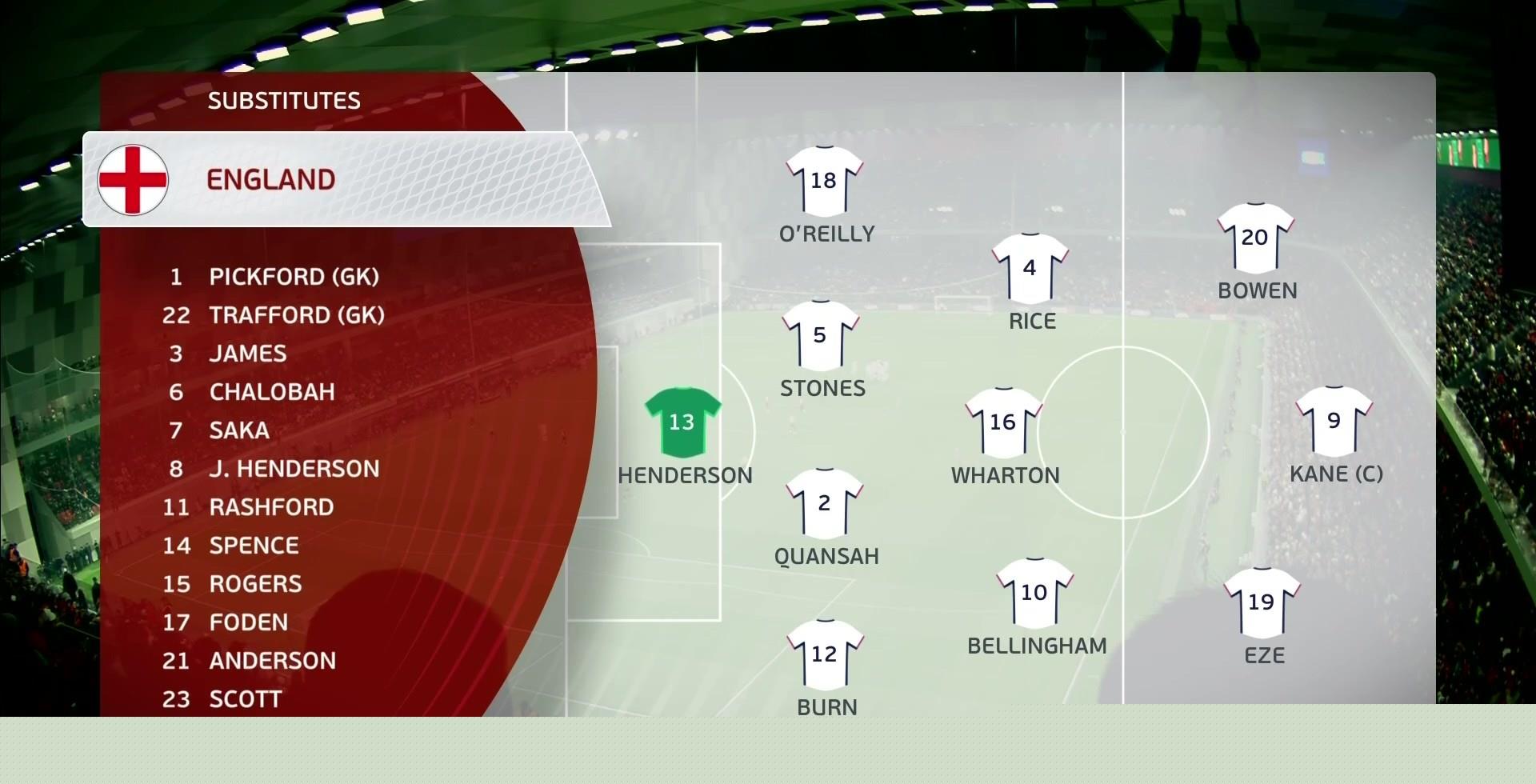Click substitute Scott, number 23
Image resolution: width=1536 pixels, height=784 pixels.
[245, 699]
